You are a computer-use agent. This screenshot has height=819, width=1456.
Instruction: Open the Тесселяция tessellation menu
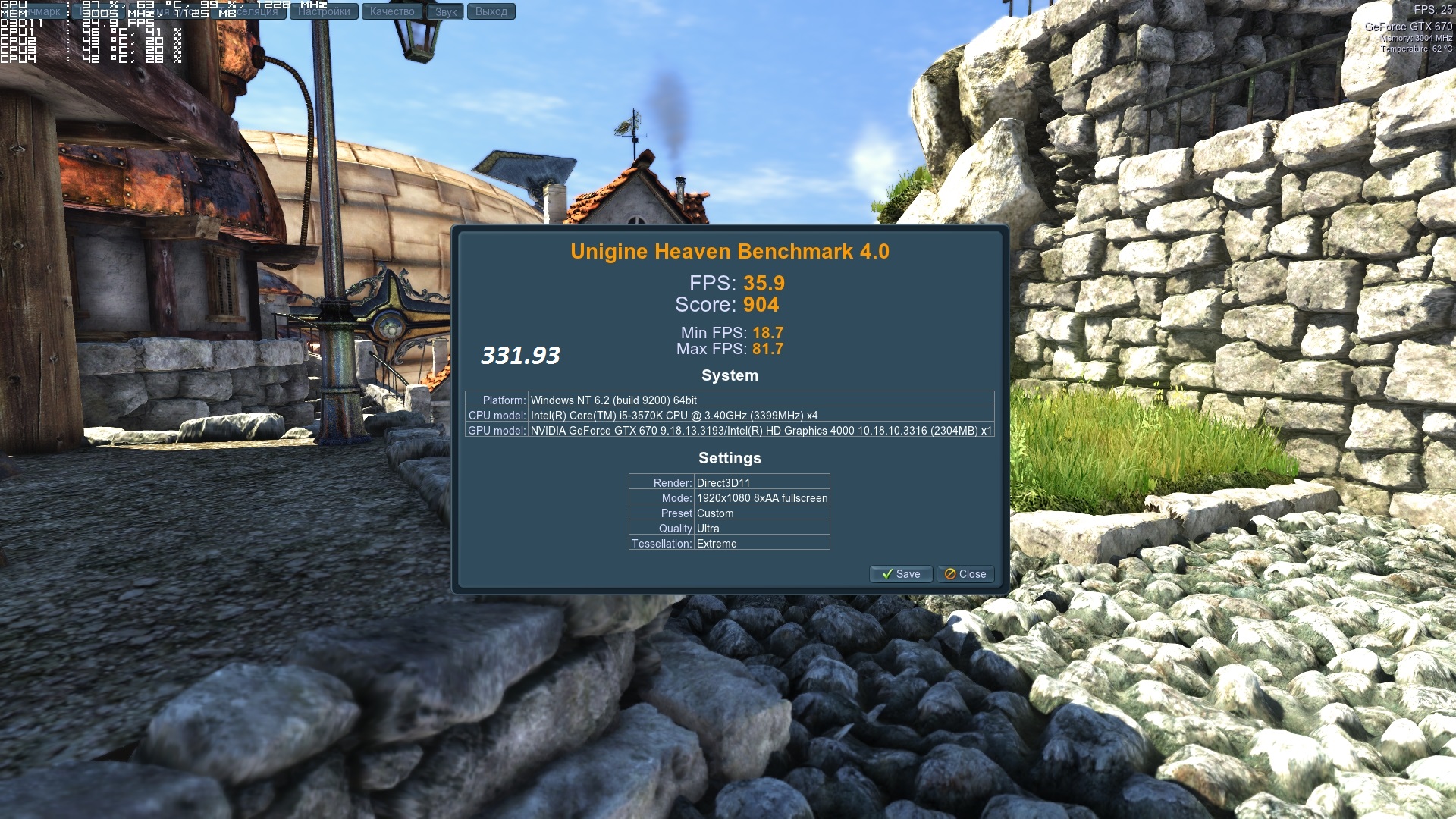point(250,11)
